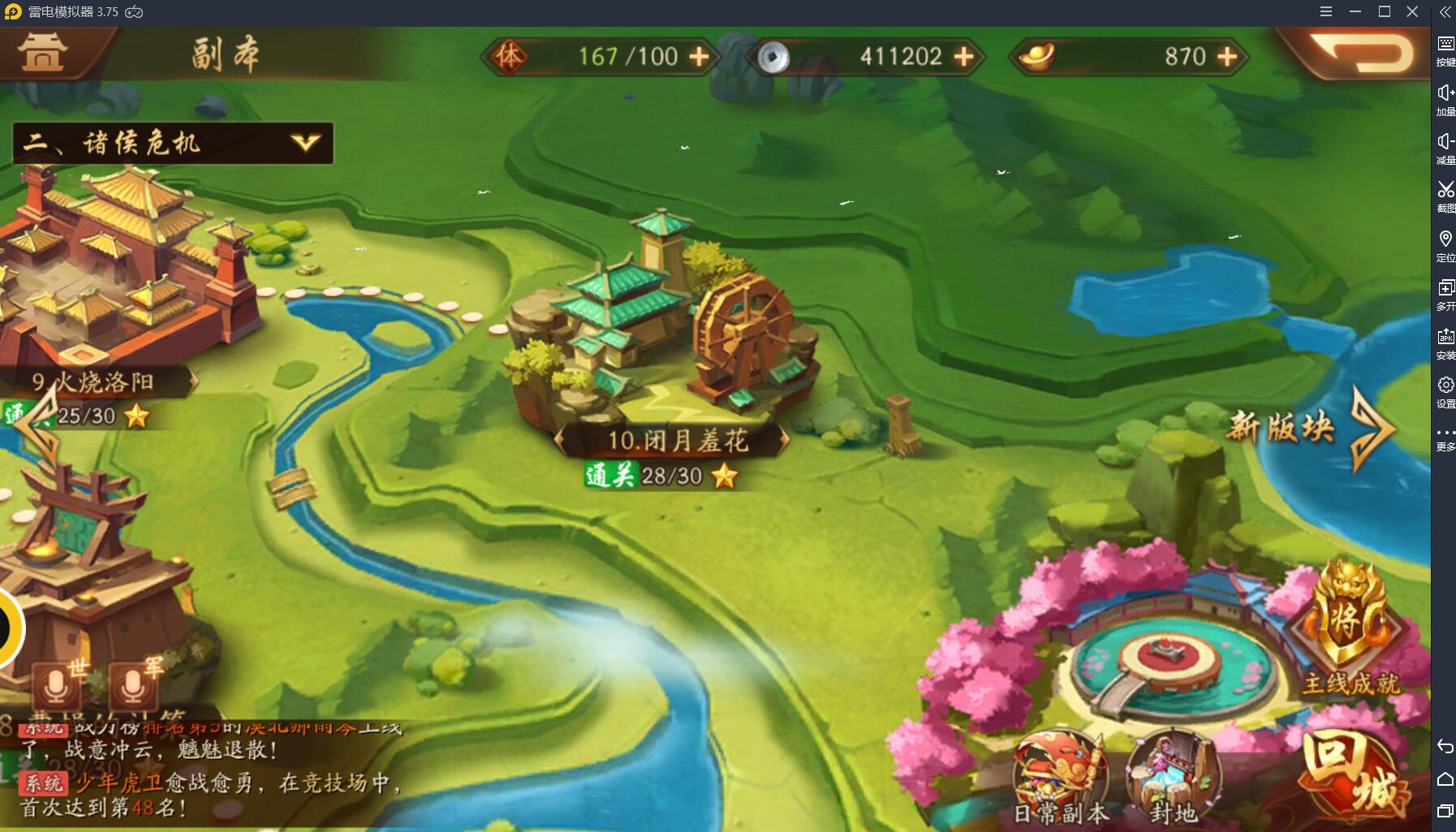
Task: Take a screenshot with the emulator scissors tool
Action: tap(1445, 196)
